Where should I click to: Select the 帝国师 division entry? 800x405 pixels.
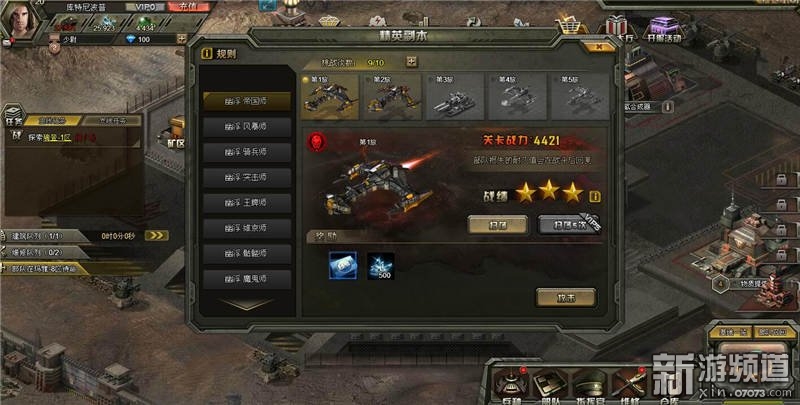pyautogui.click(x=247, y=100)
